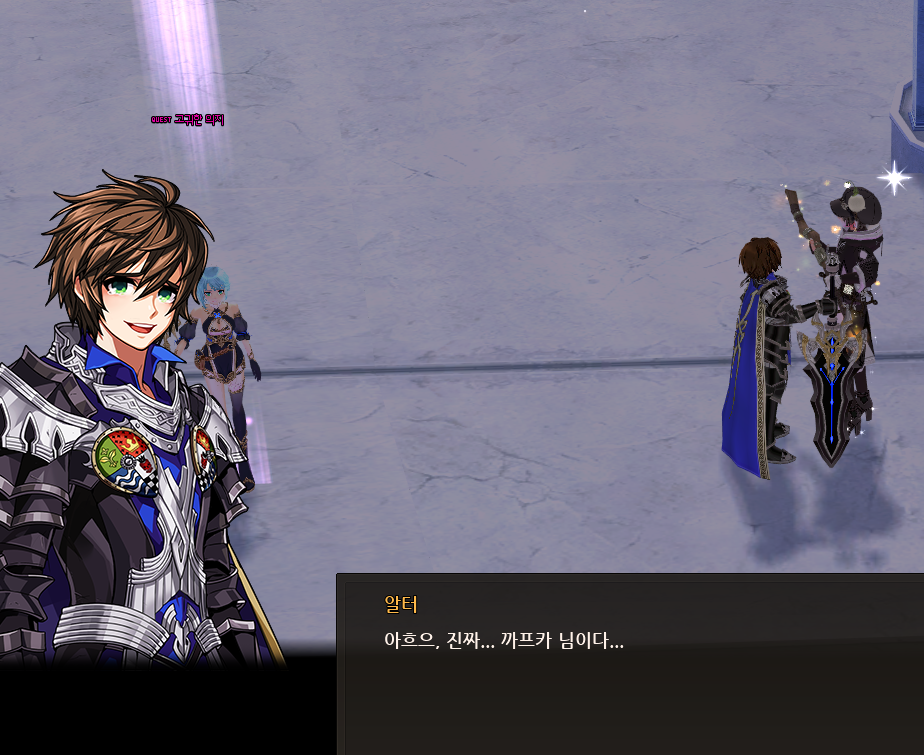This screenshot has width=924, height=755.
Task: Advance the 알터 dialogue box
Action: click(630, 663)
